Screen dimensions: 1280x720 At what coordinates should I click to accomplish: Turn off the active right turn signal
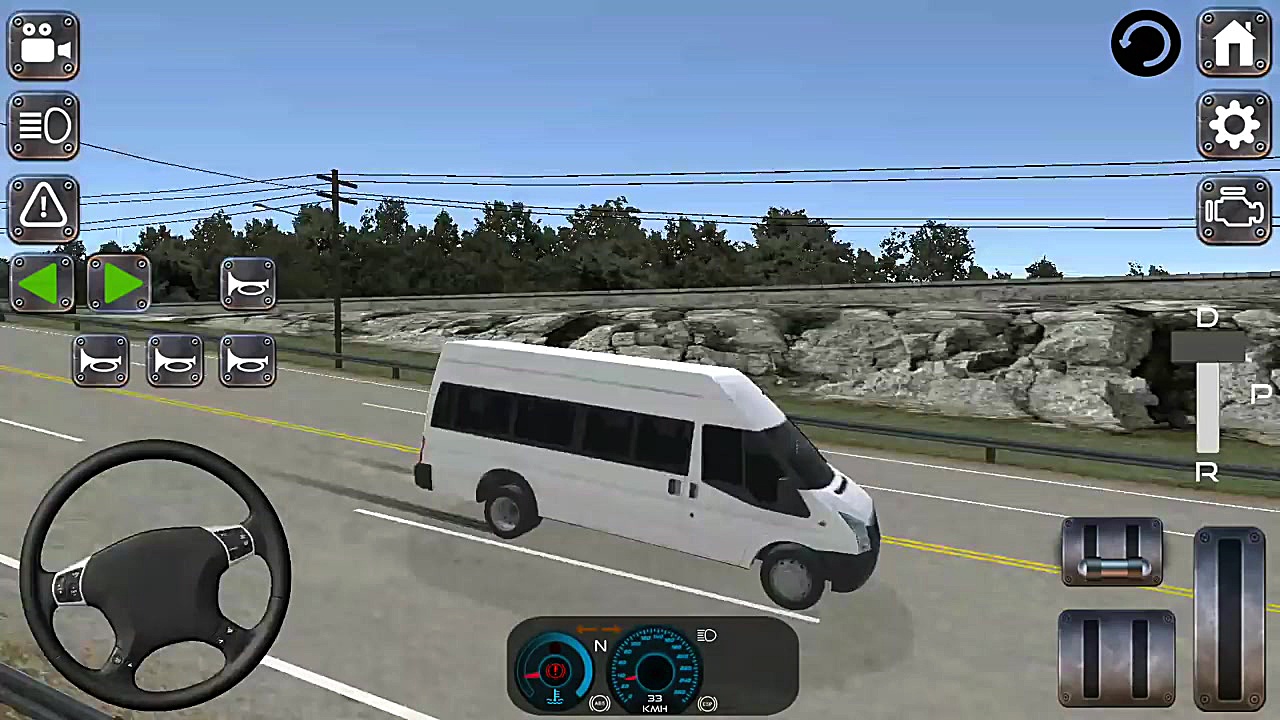click(x=119, y=285)
